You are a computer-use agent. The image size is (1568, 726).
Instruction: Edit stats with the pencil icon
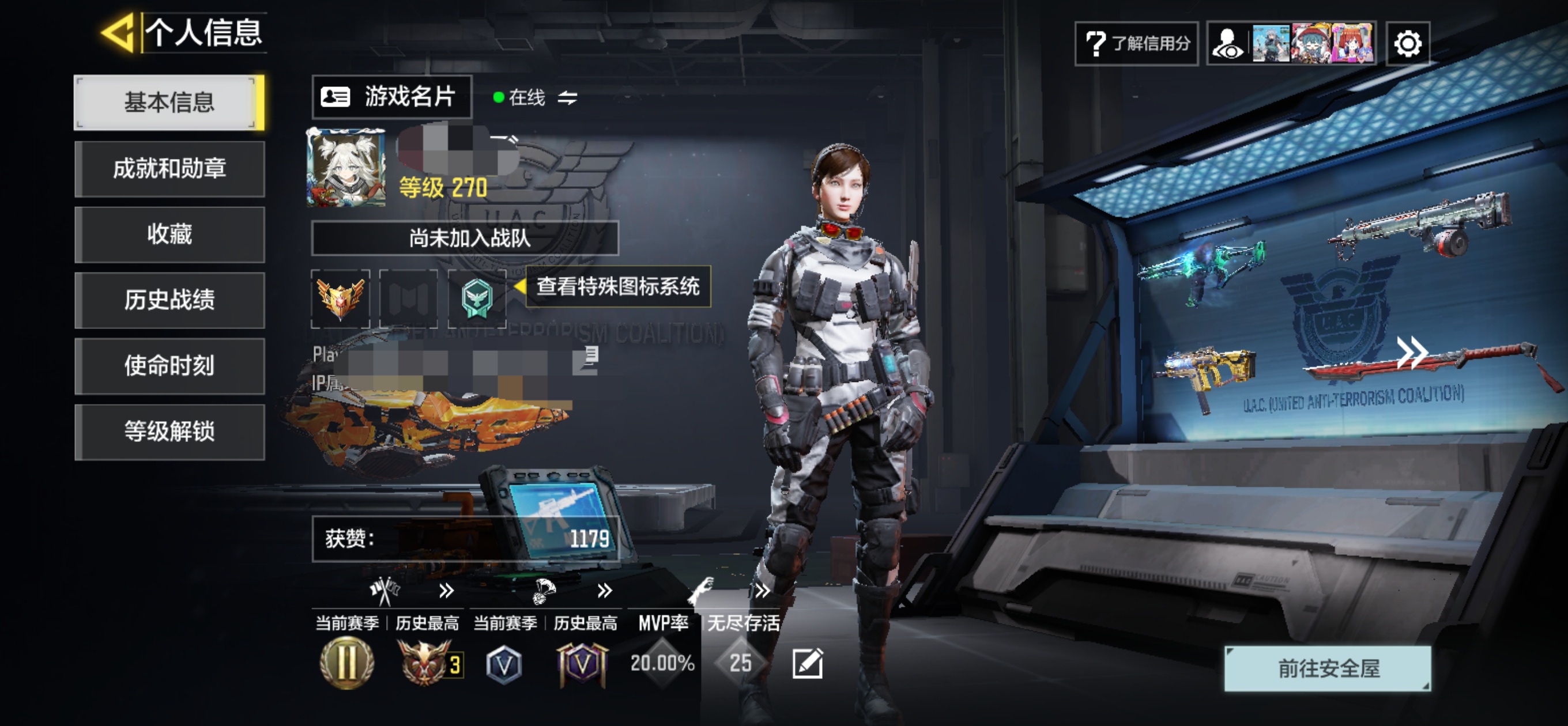click(808, 663)
